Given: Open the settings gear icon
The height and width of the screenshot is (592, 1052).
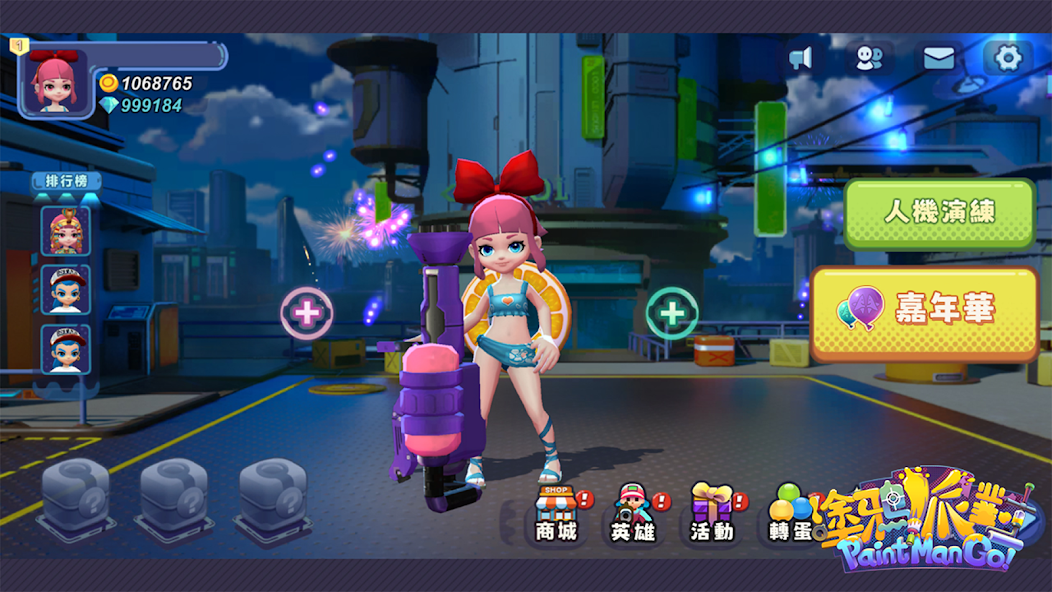Looking at the screenshot, I should (1008, 58).
